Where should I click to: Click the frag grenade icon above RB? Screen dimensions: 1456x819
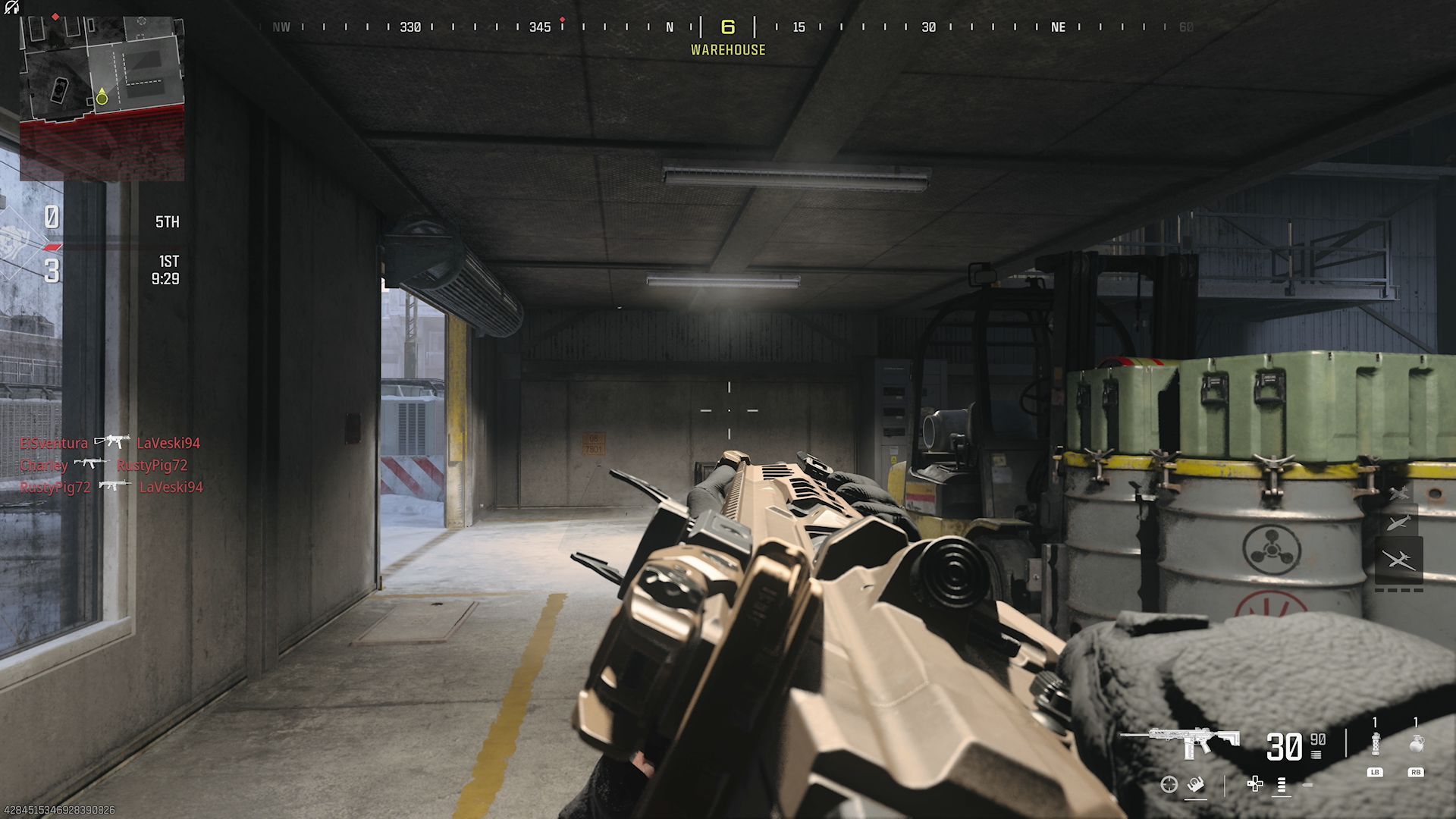(1417, 742)
